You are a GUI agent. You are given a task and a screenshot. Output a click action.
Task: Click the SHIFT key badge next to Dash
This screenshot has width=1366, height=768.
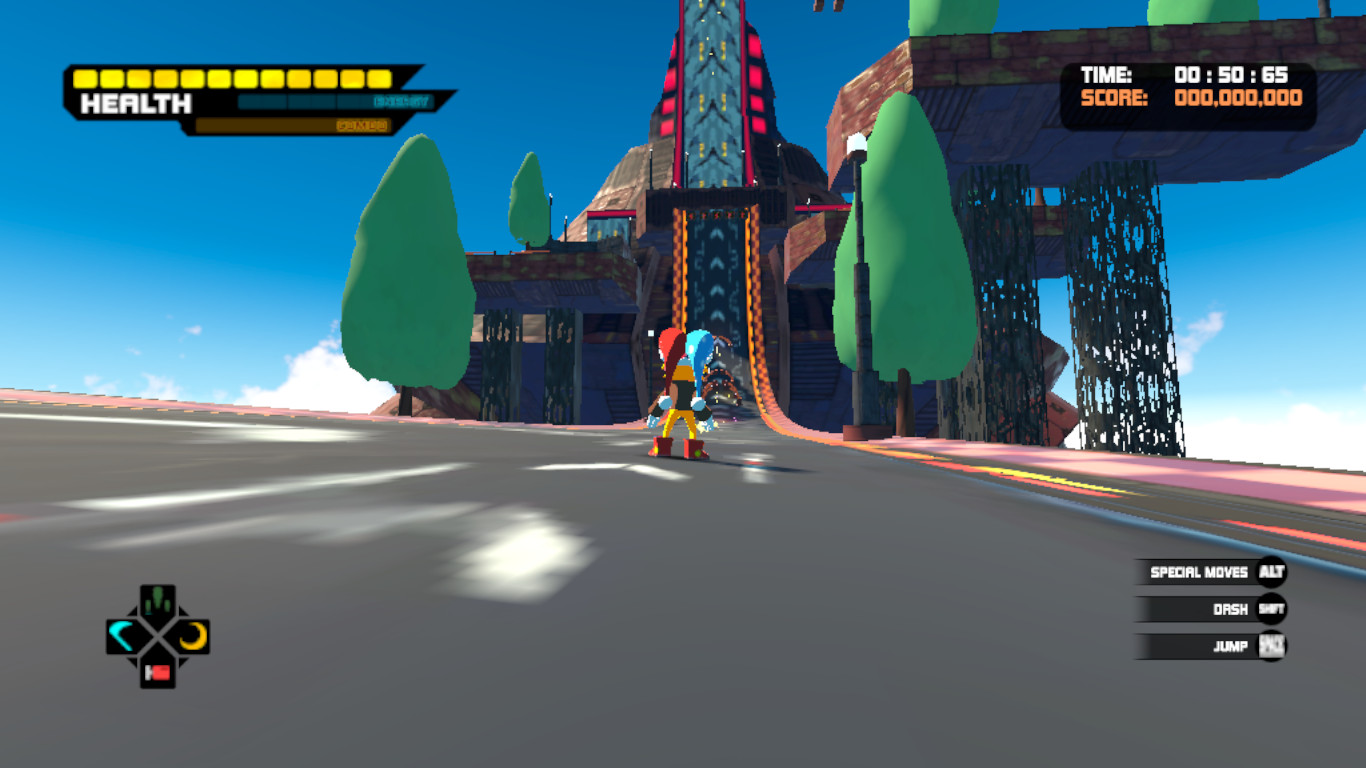1271,608
